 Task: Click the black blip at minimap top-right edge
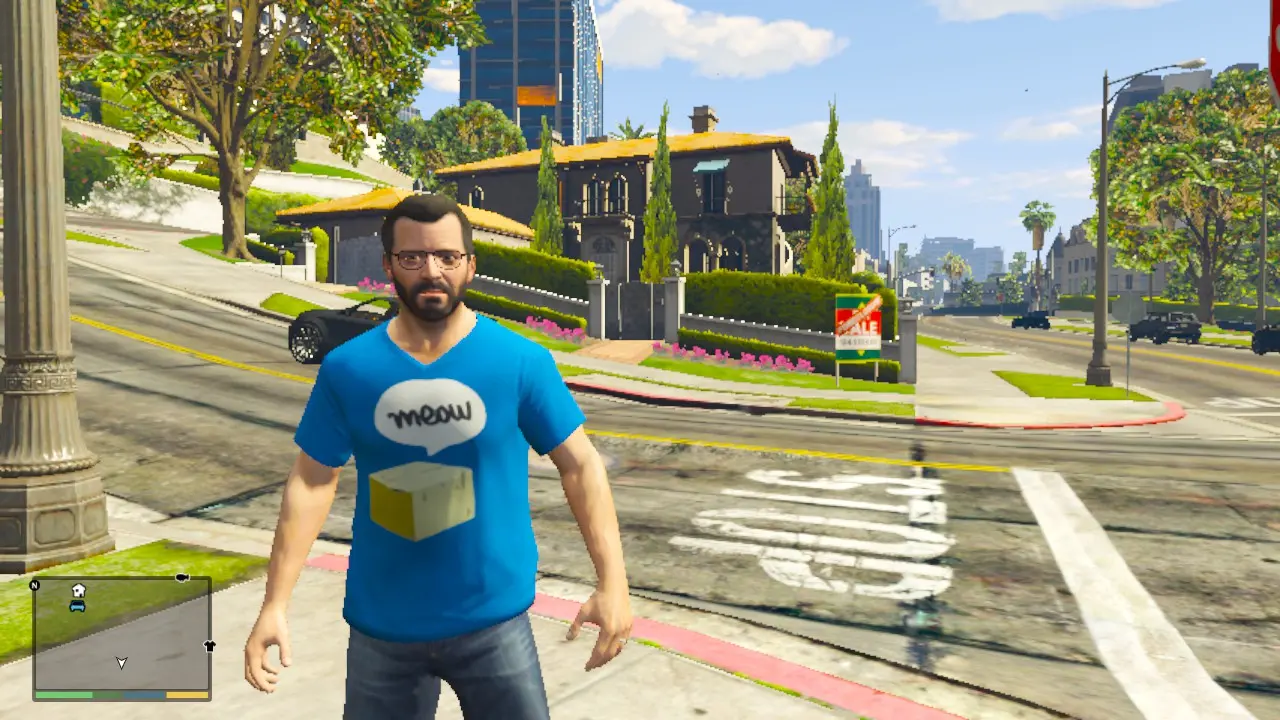coord(182,577)
